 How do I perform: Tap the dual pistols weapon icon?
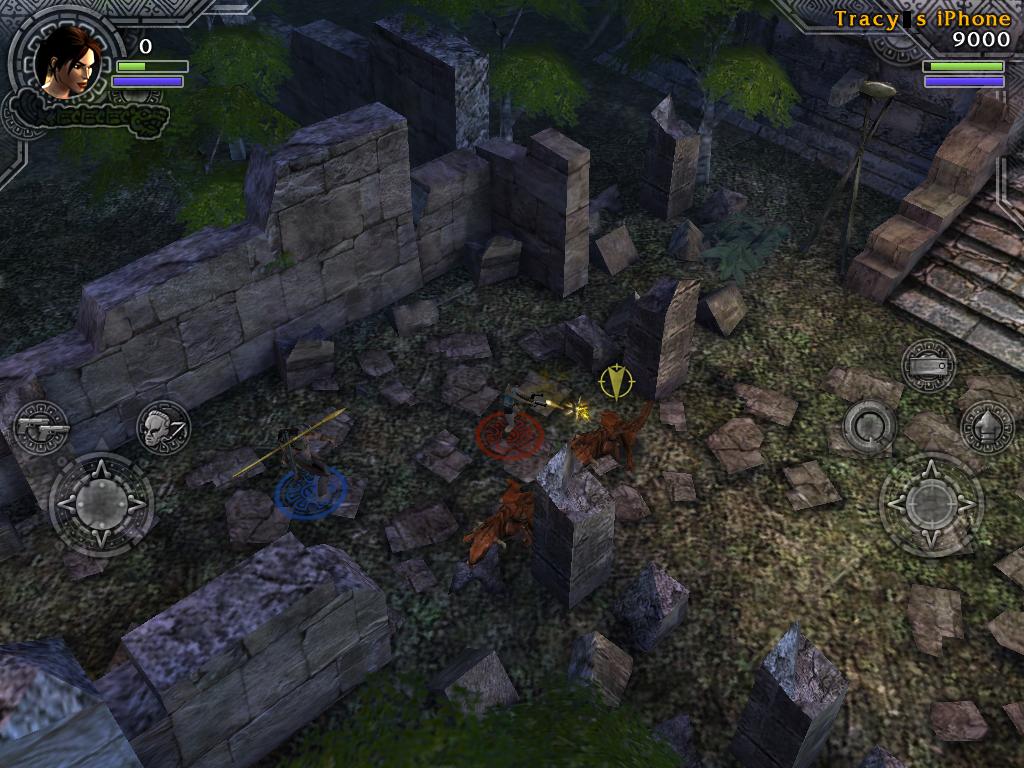(x=42, y=427)
